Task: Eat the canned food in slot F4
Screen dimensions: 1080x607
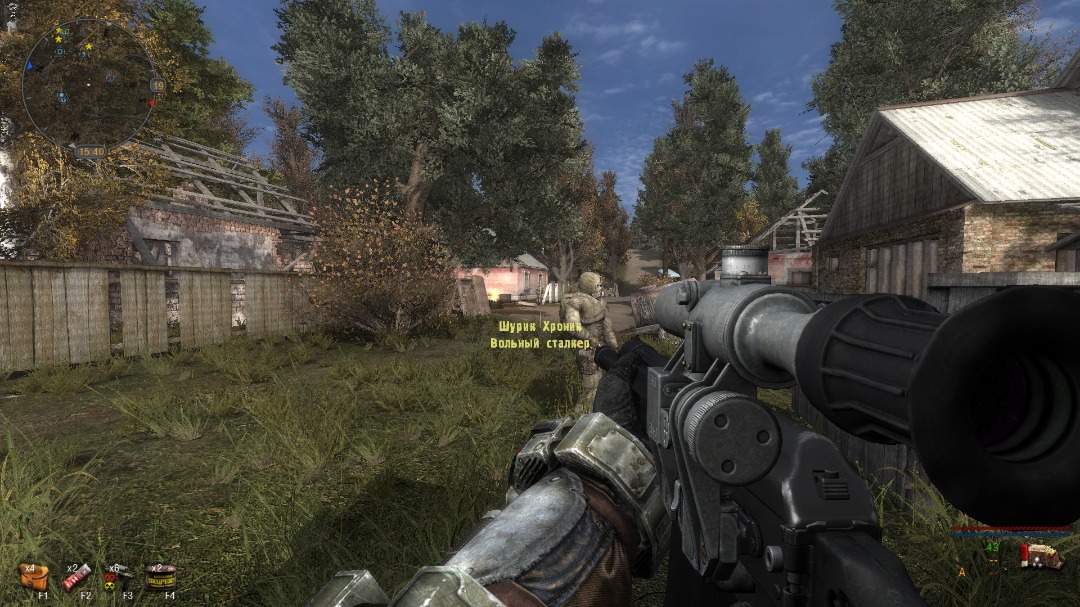Action: [161, 577]
